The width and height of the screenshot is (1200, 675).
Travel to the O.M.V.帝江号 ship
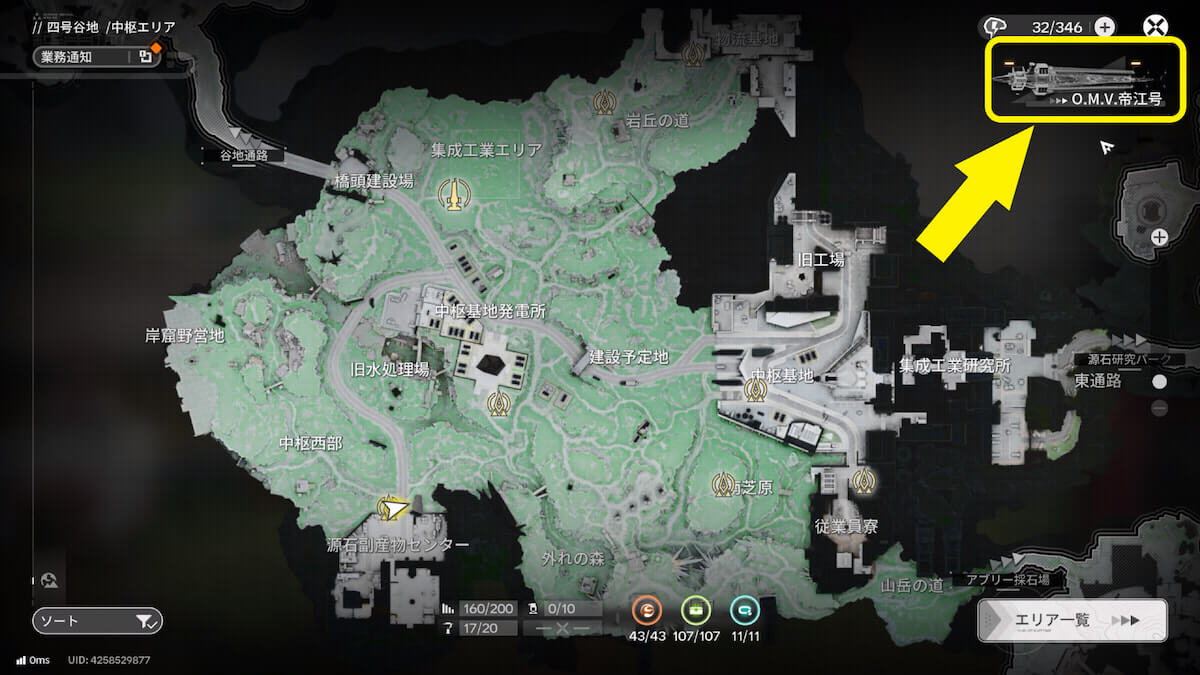coord(1080,82)
